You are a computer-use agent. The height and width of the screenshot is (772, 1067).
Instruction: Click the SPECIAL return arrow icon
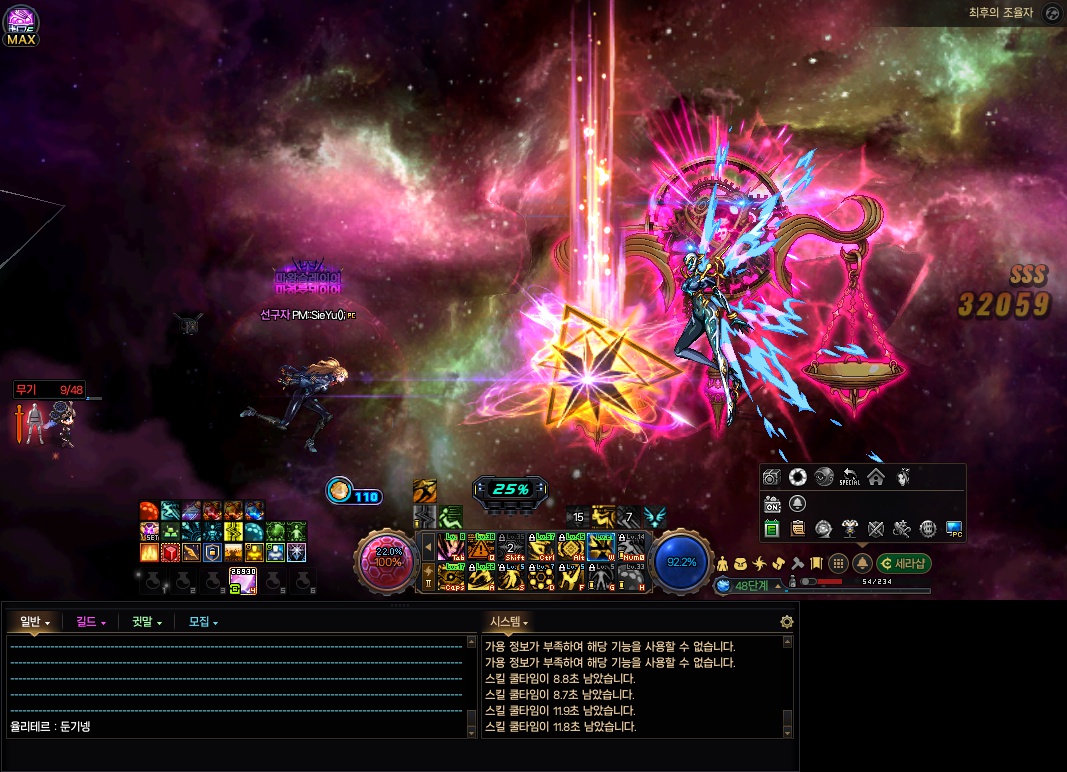(x=850, y=478)
